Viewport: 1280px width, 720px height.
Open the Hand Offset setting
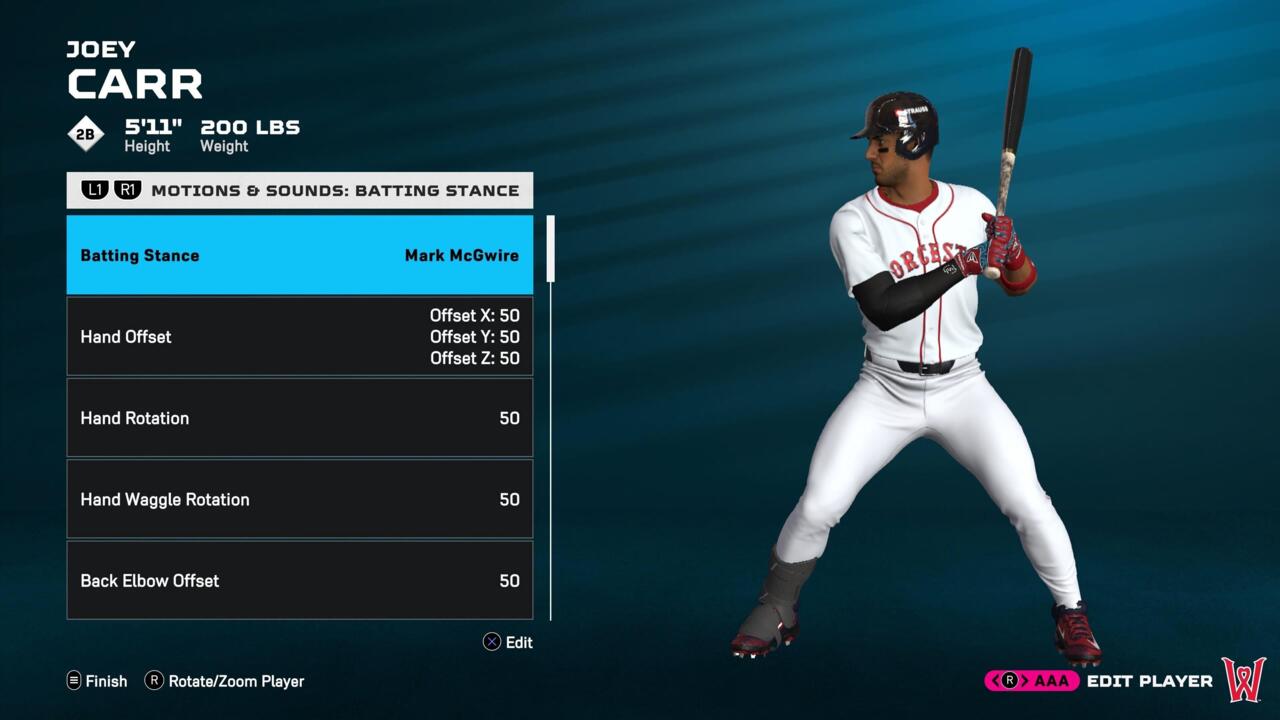tap(299, 337)
